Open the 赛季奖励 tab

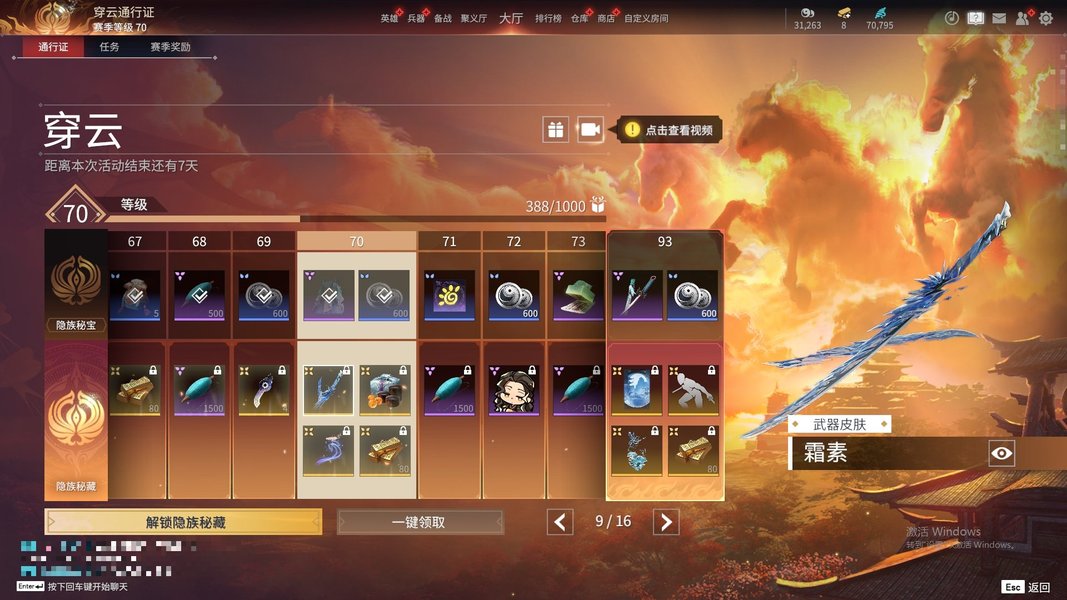(x=170, y=47)
